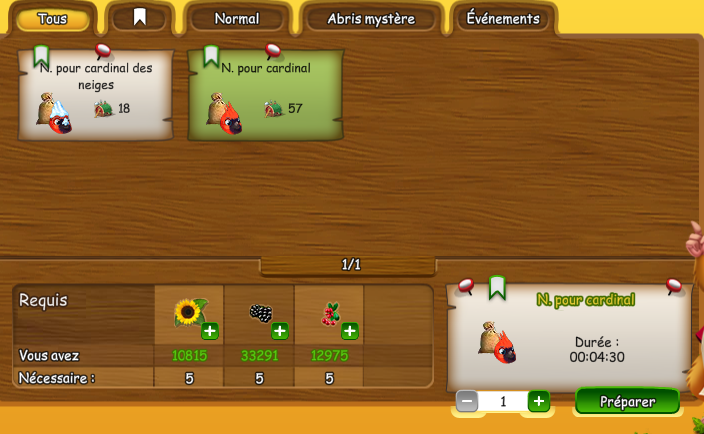Click the quantity number field
The image size is (704, 434).
[x=503, y=401]
